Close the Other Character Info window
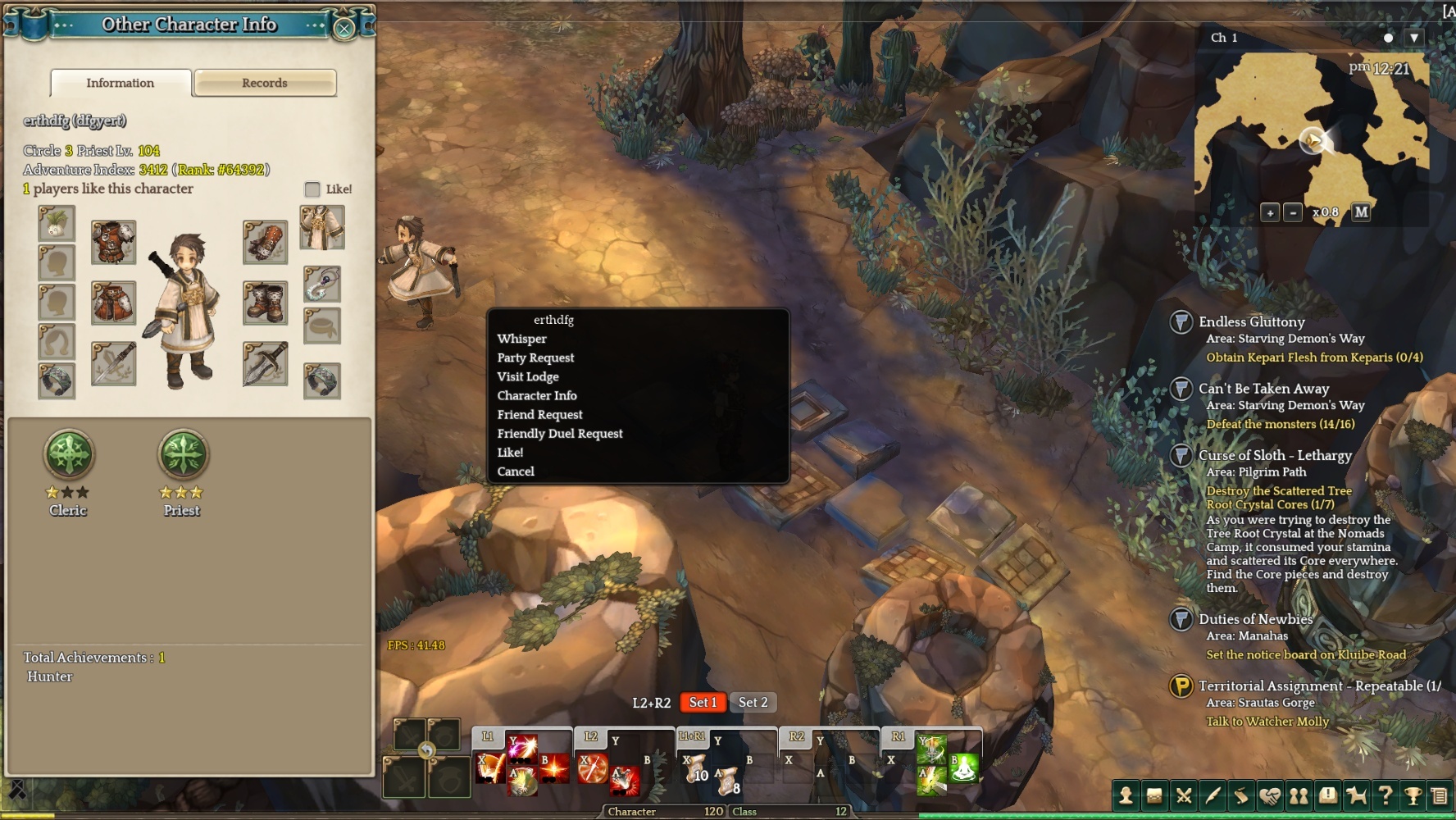This screenshot has width=1456, height=820. 344,29
